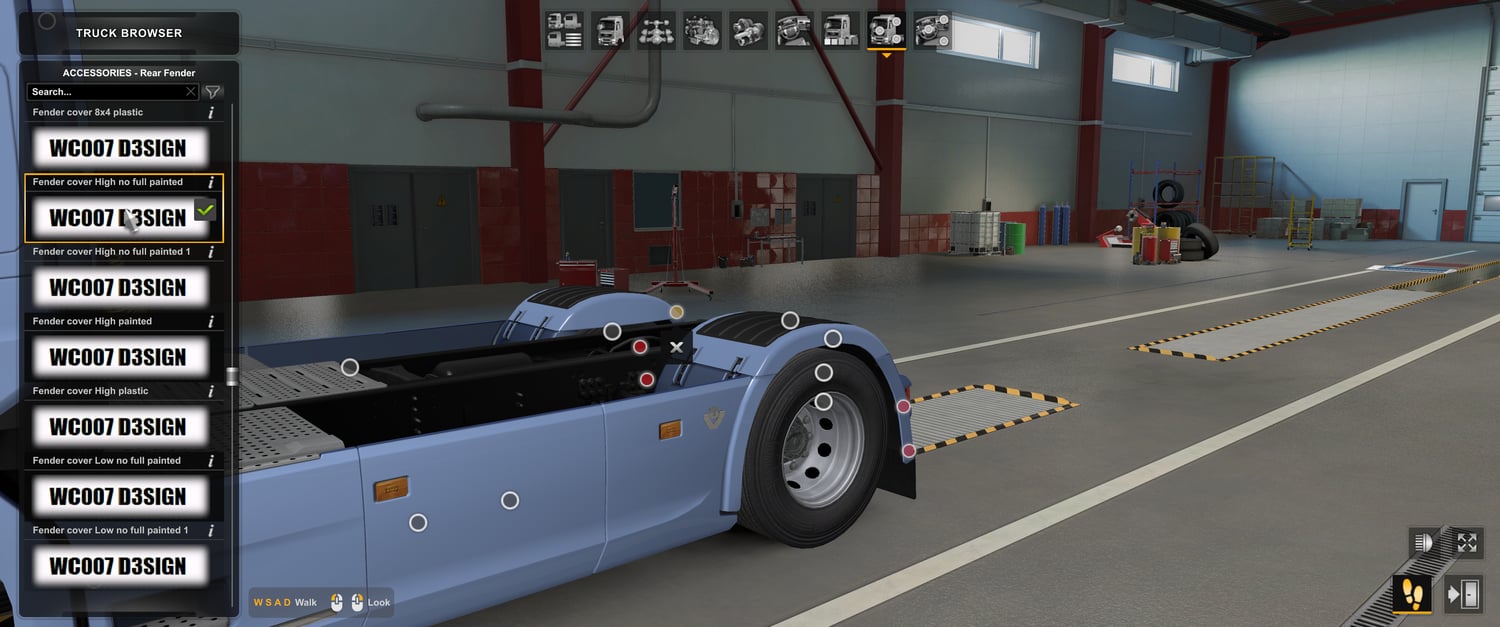This screenshot has width=1500, height=627.
Task: Activate the footprints walk mode
Action: tap(1412, 594)
